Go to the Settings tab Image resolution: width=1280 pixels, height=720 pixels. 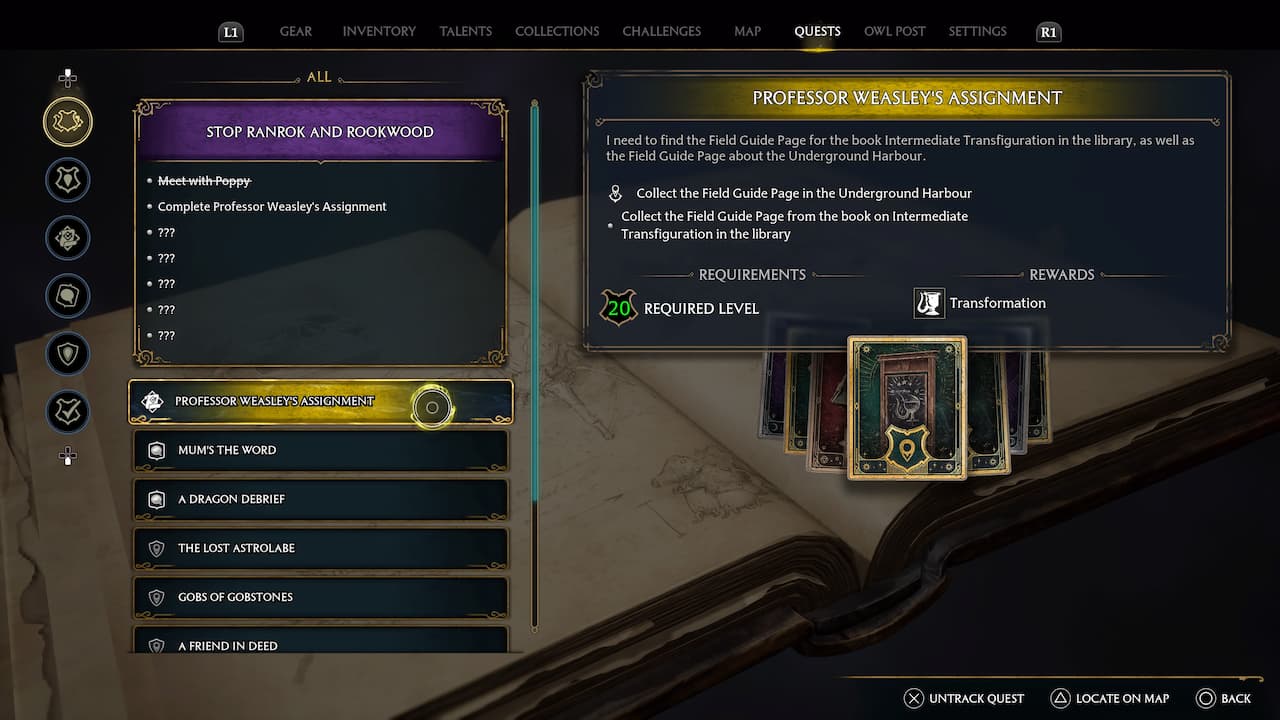point(977,31)
